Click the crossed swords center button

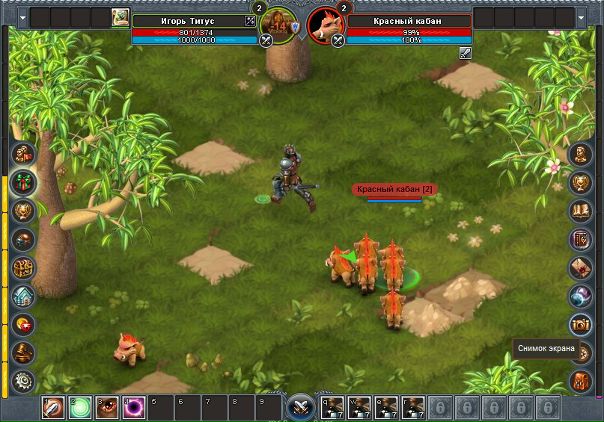301,408
